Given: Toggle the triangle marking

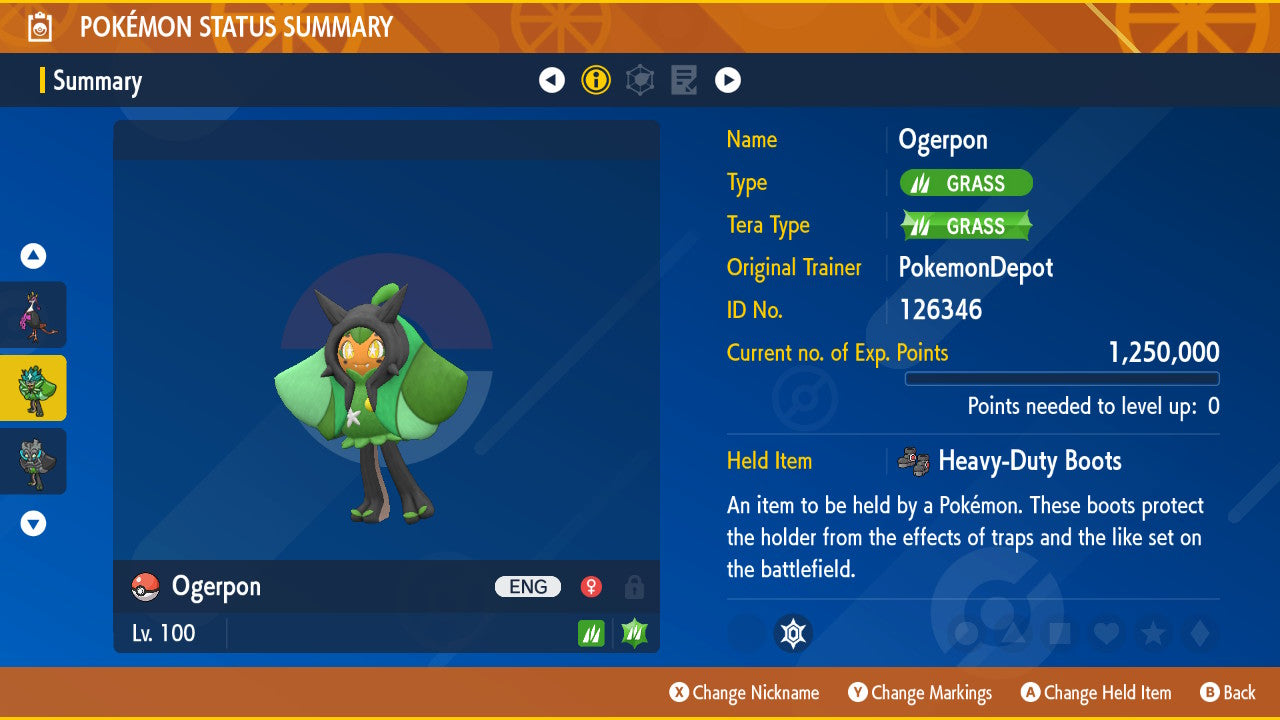Looking at the screenshot, I should click(x=1013, y=633).
